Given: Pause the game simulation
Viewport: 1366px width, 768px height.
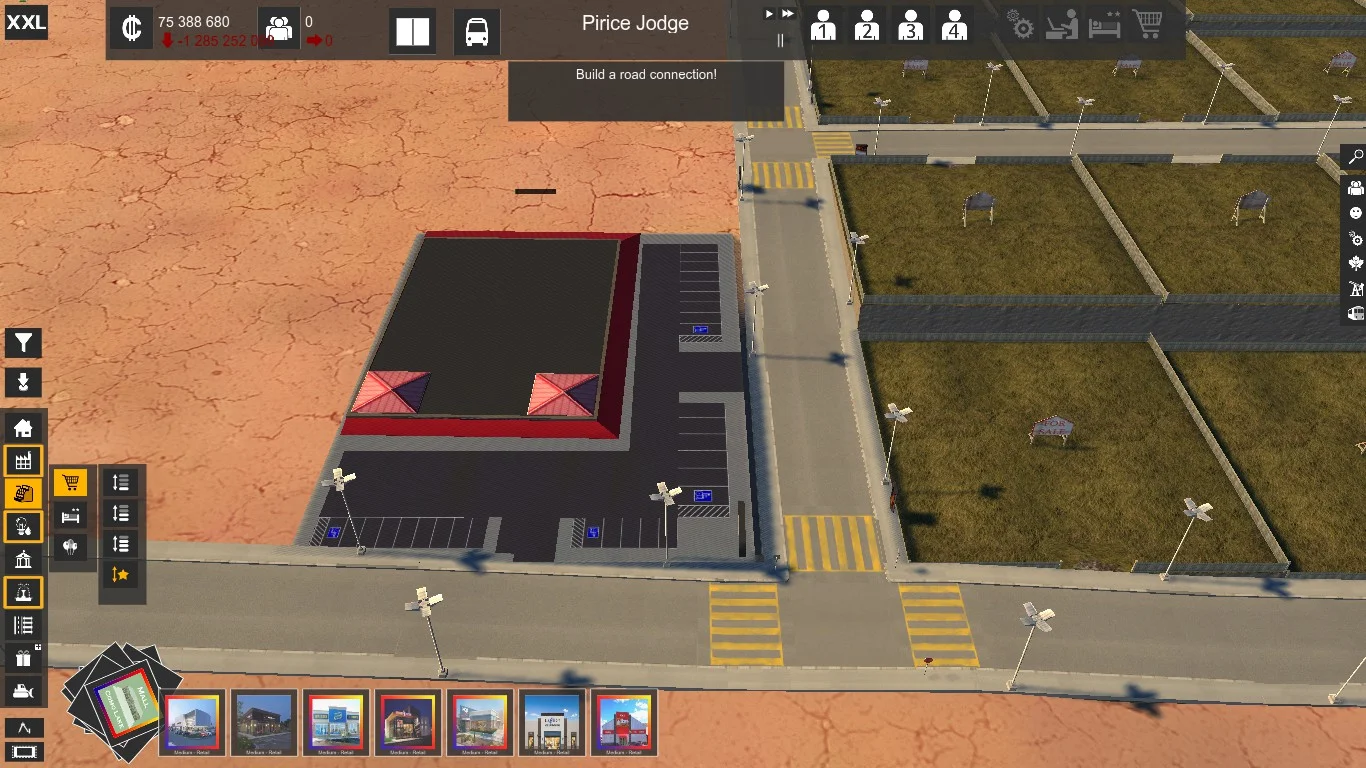Looking at the screenshot, I should (781, 41).
